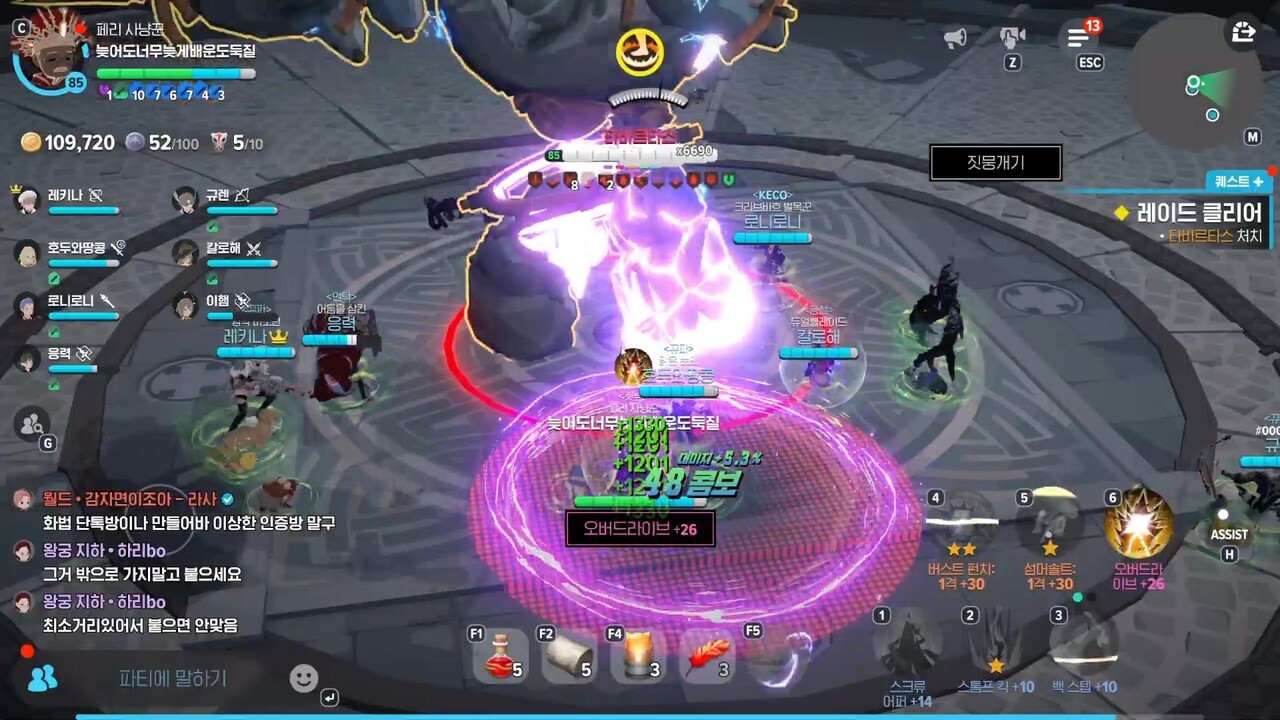Open the main menu with 13 notifications
The width and height of the screenshot is (1280, 720).
[x=1078, y=38]
